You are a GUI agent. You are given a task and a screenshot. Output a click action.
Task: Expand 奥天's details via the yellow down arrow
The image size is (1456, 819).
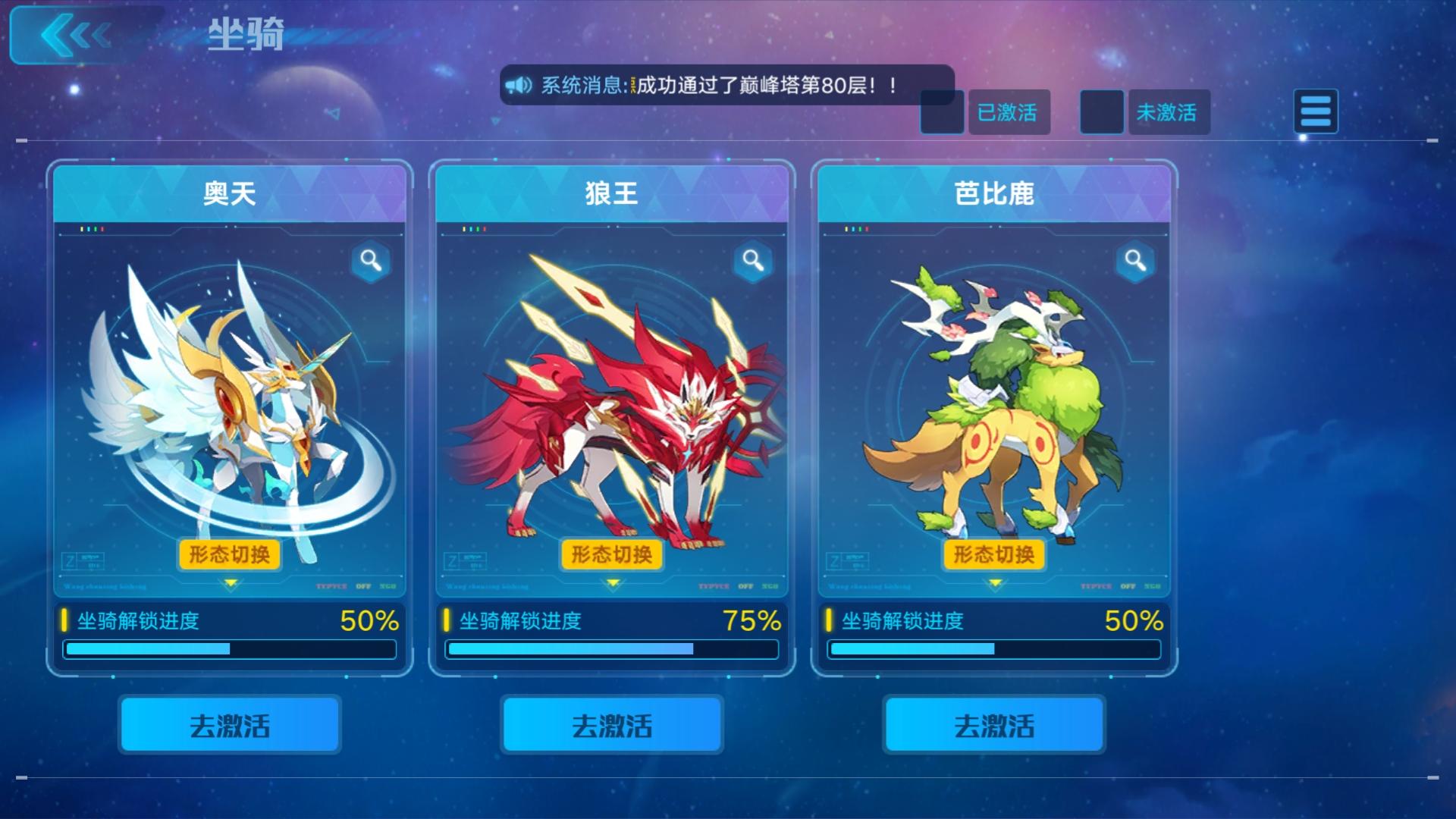coord(228,584)
